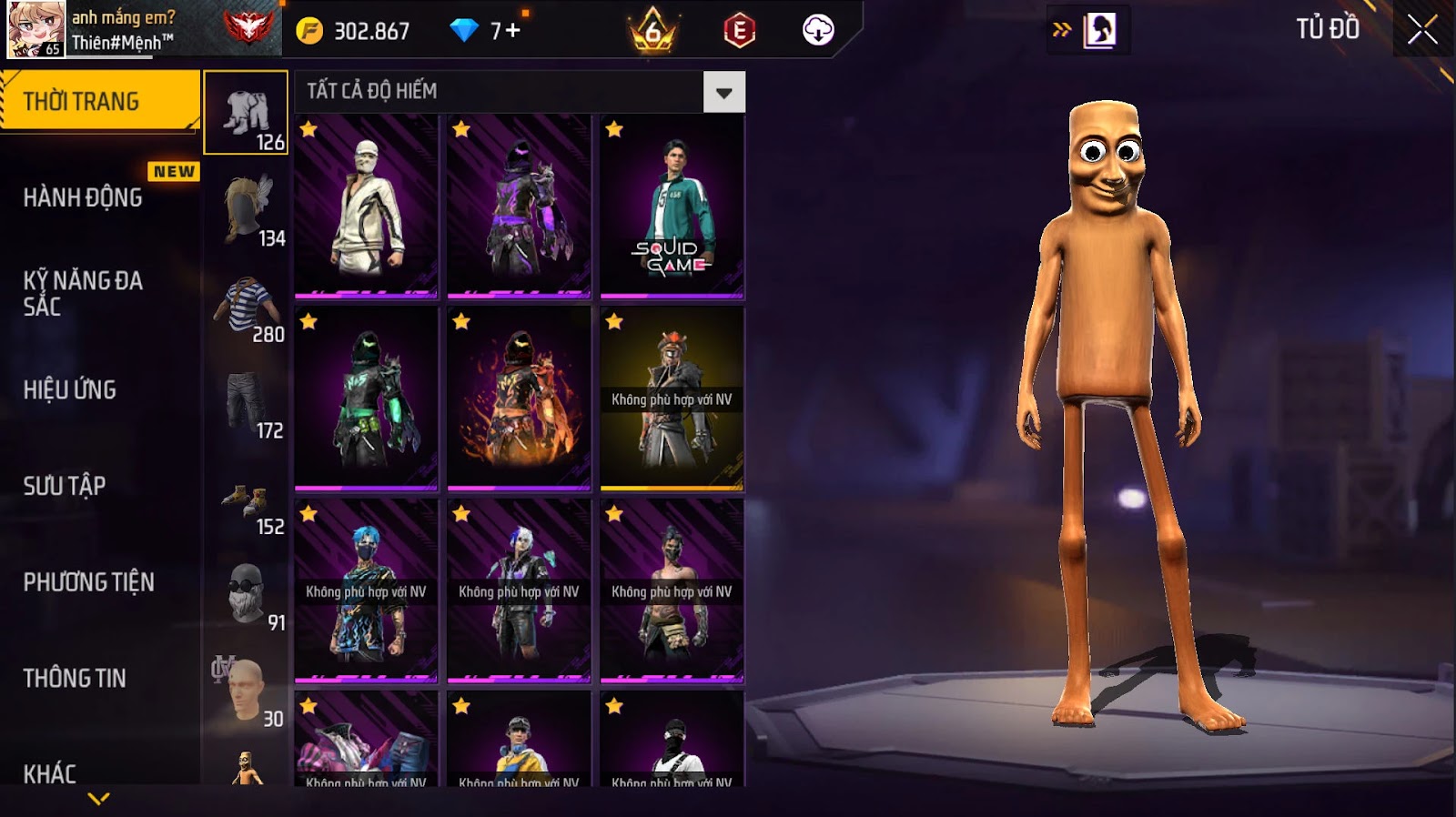Select the Squid Game green tracksuit outfit
1456x817 pixels.
[672, 207]
